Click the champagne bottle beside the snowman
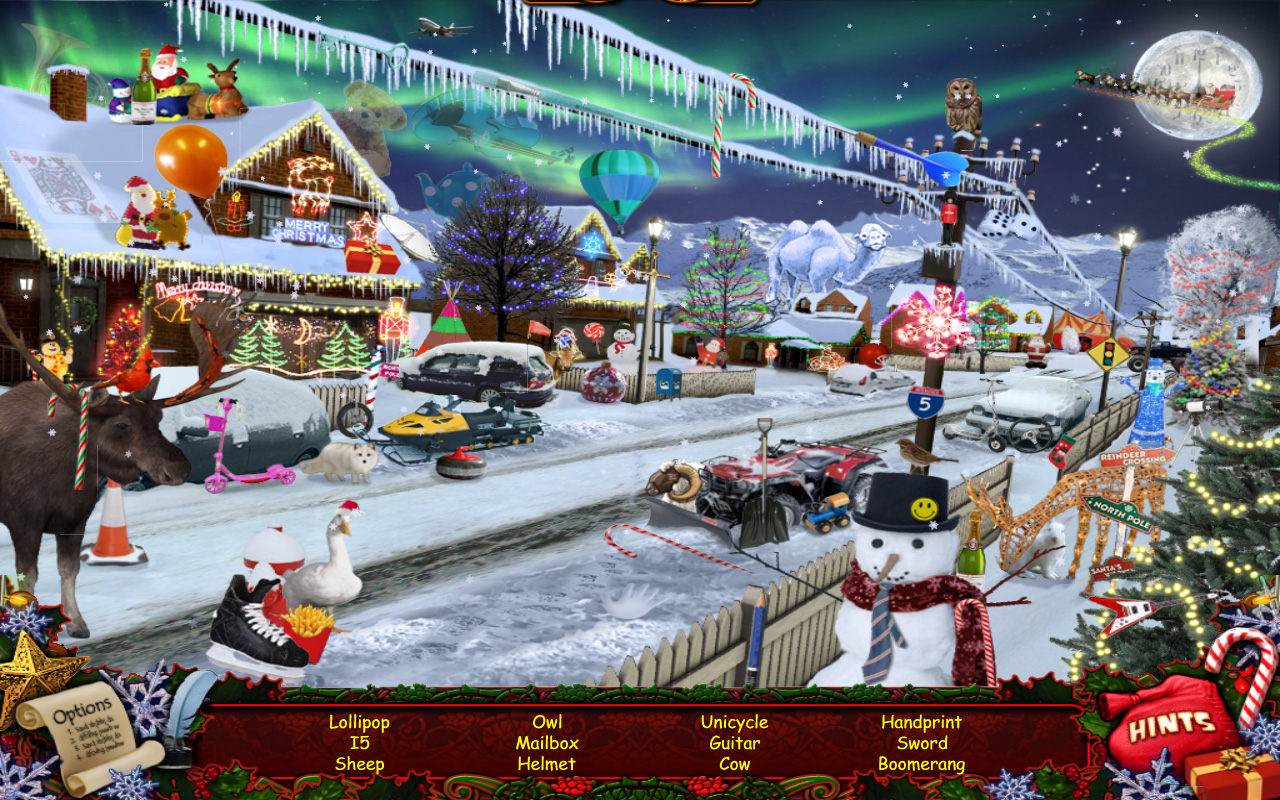This screenshot has width=1280, height=800. pos(972,558)
